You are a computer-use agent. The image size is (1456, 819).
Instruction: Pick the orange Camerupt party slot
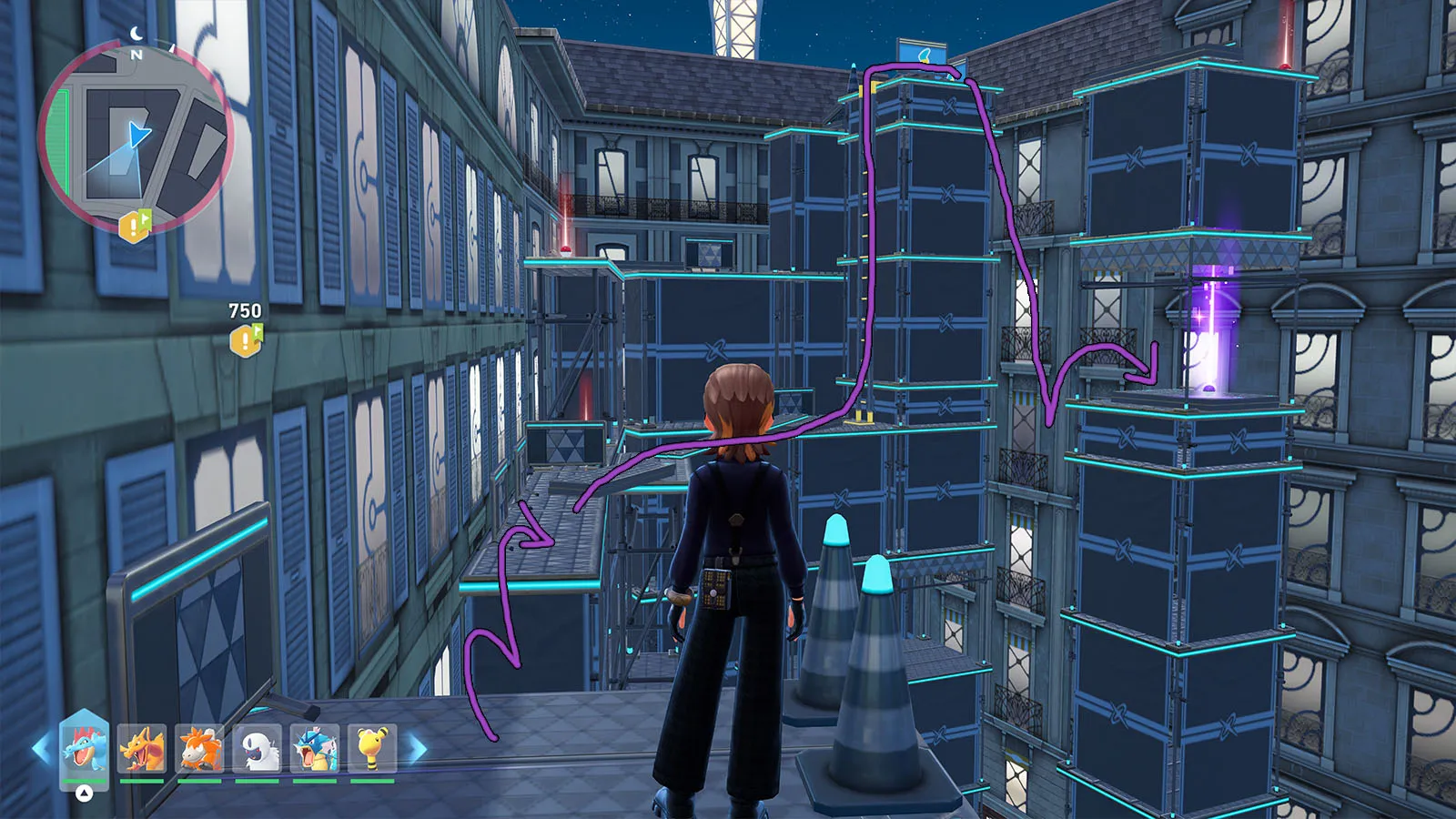pyautogui.click(x=199, y=748)
